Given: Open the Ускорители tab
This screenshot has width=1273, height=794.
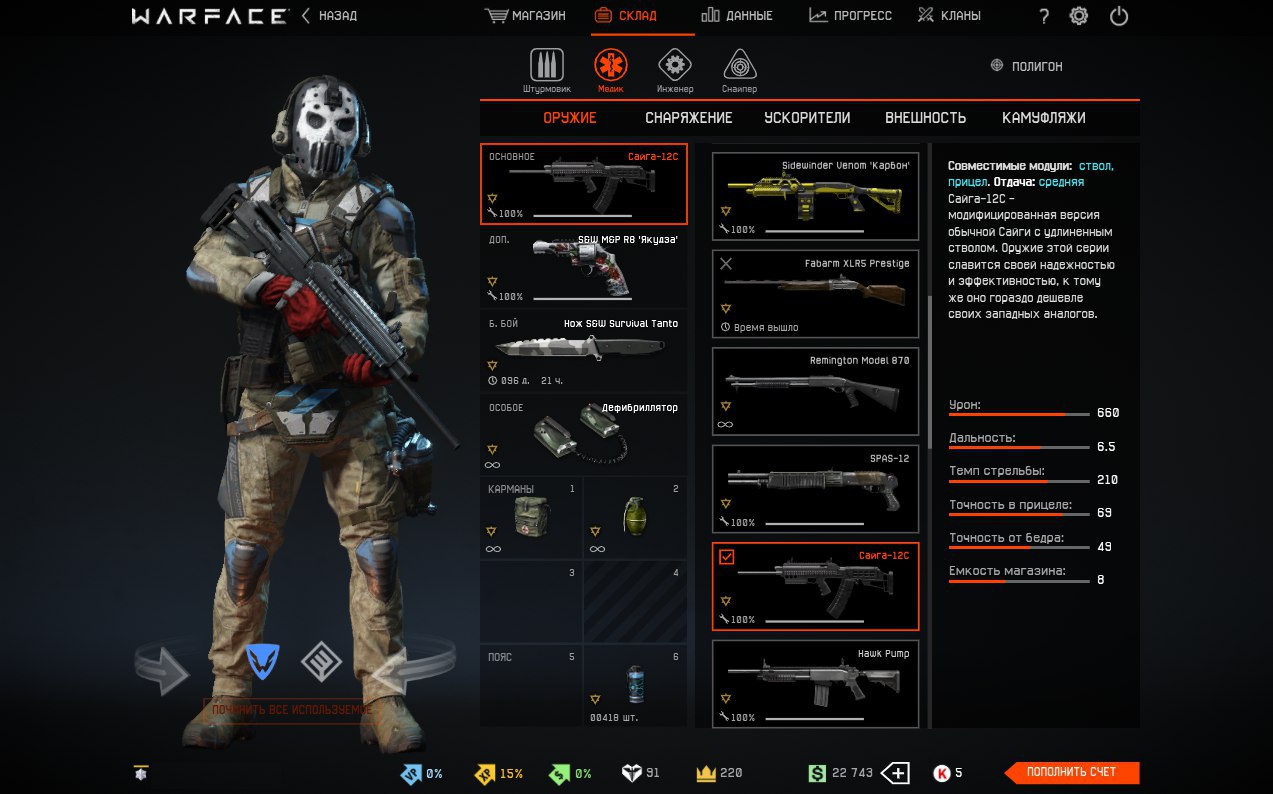Looking at the screenshot, I should (x=807, y=118).
